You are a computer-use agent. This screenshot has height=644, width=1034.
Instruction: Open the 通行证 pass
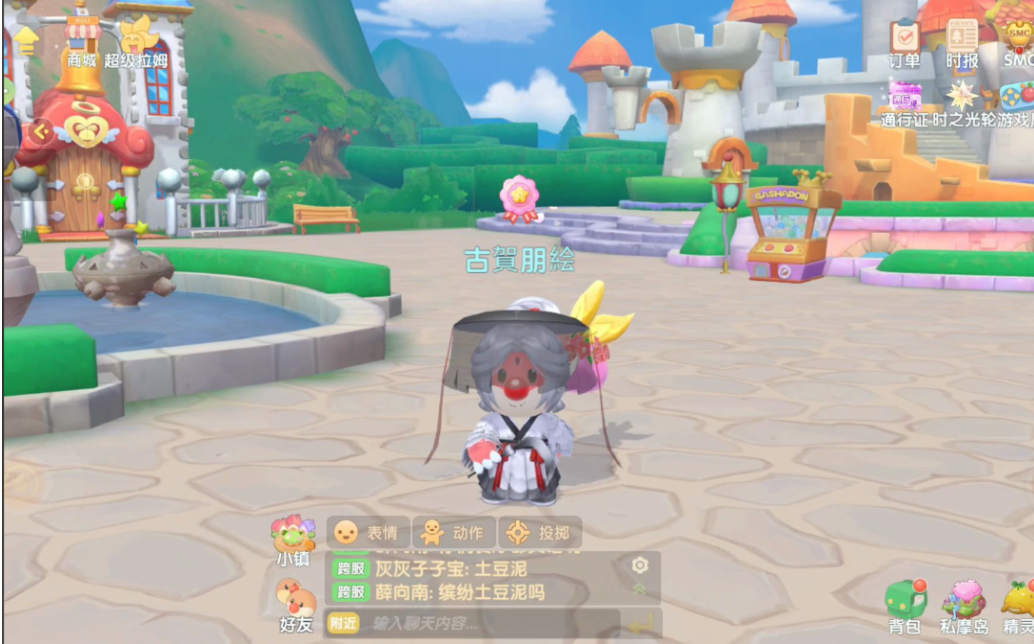(904, 103)
